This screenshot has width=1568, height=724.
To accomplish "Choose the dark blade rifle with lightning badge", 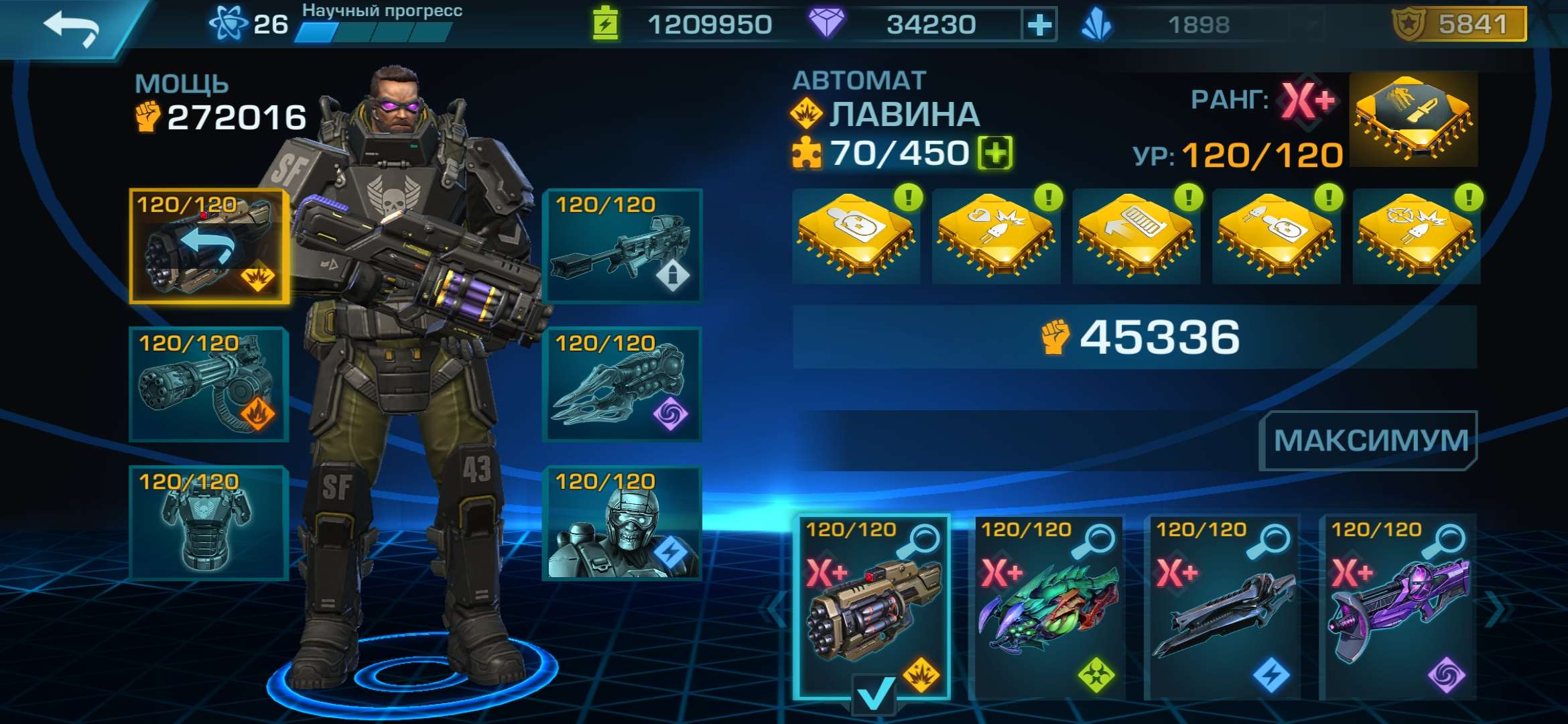I will 1222,607.
